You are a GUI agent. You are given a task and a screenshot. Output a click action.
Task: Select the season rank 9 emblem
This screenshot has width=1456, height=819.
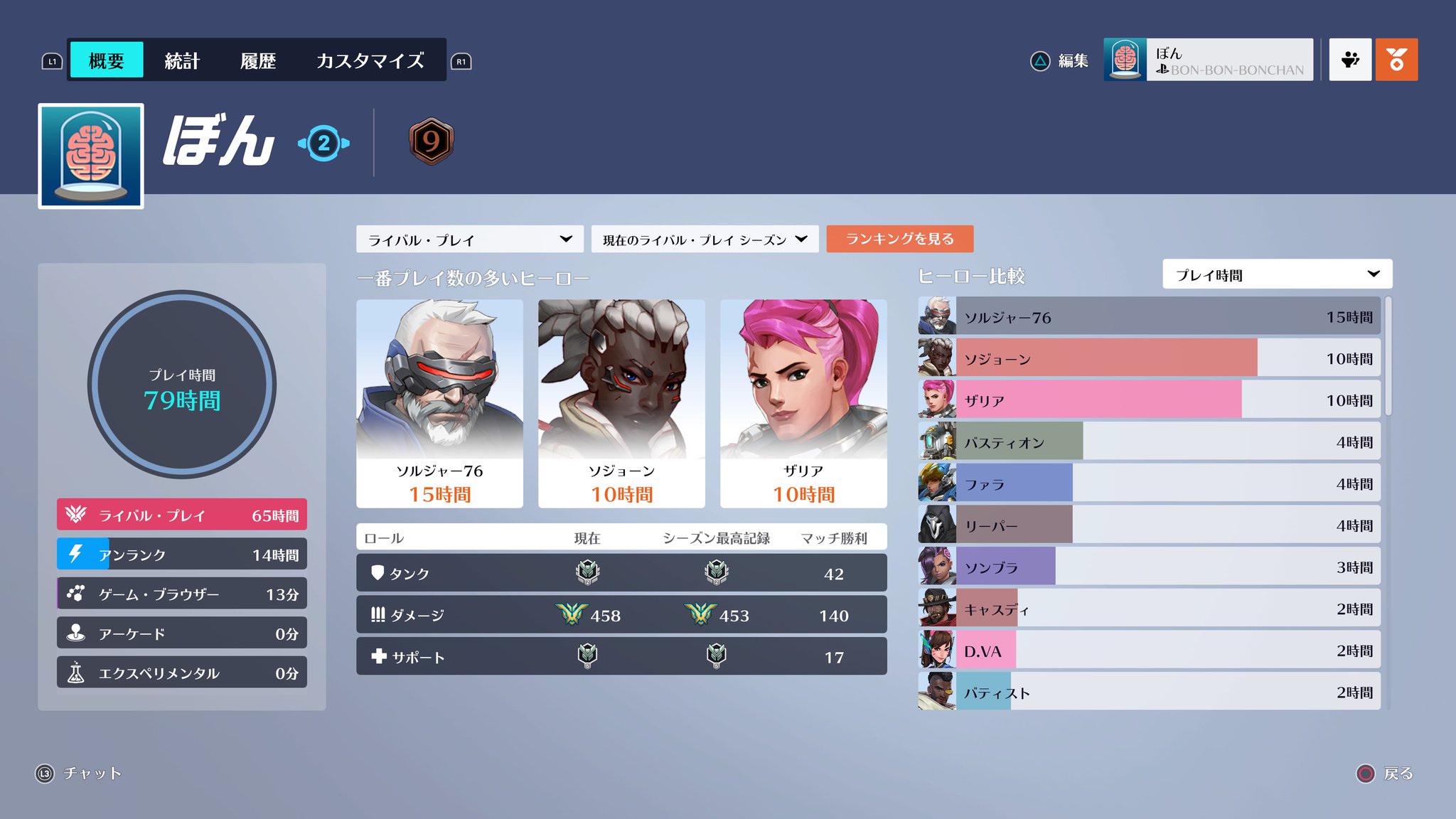coord(432,142)
